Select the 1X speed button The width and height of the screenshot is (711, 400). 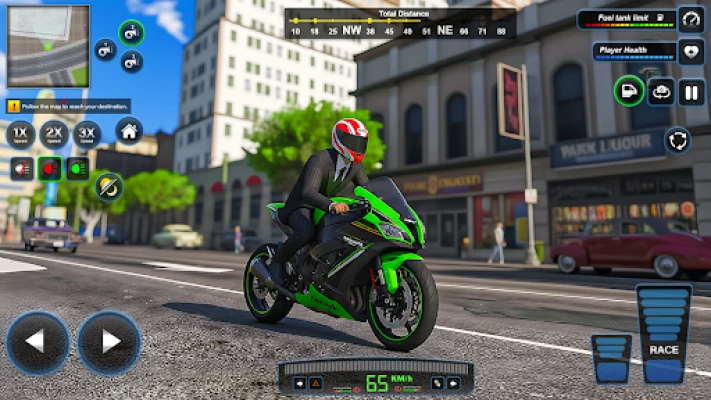[20, 133]
